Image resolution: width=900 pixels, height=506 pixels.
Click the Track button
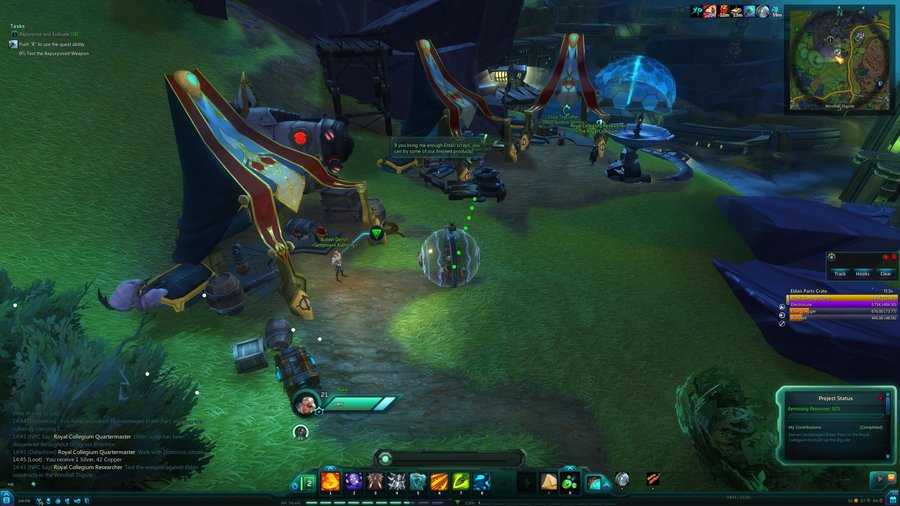pos(839,273)
